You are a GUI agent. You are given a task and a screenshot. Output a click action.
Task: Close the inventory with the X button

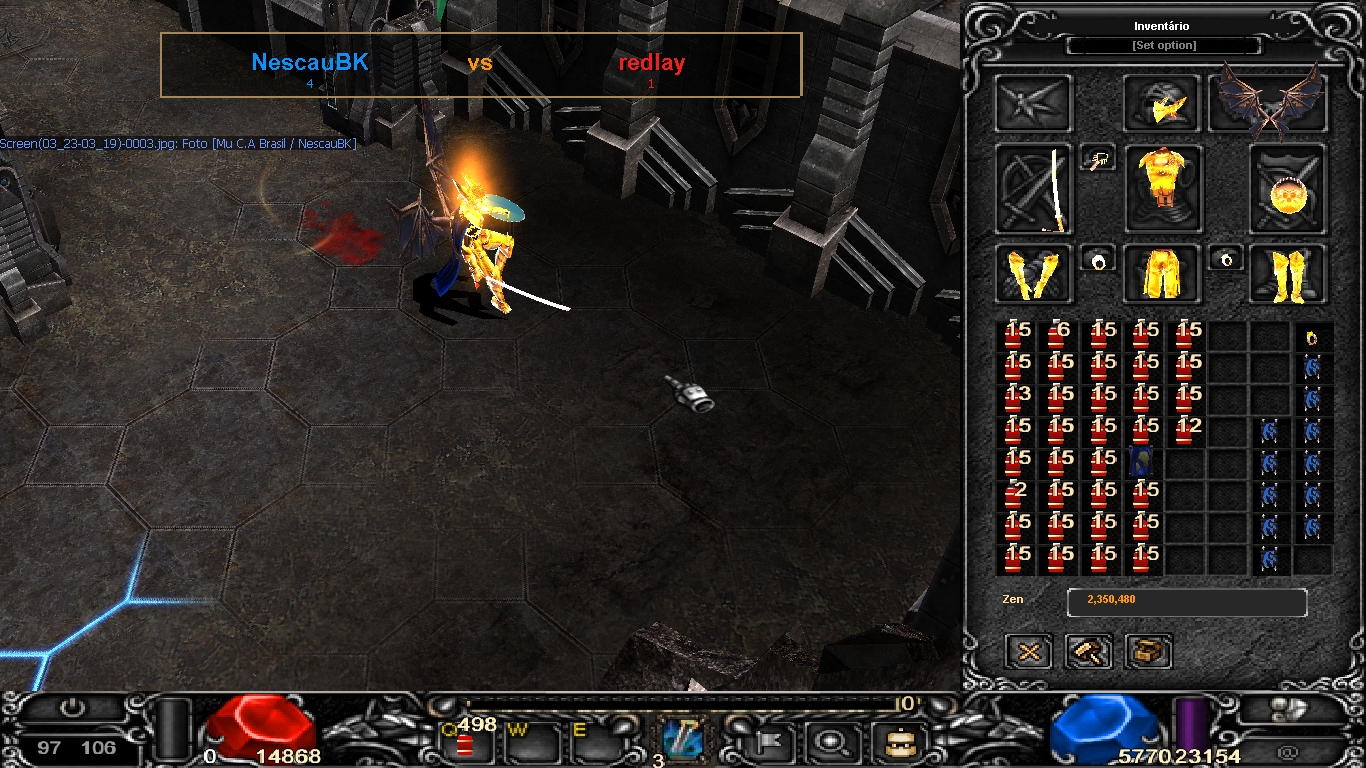(x=1029, y=652)
